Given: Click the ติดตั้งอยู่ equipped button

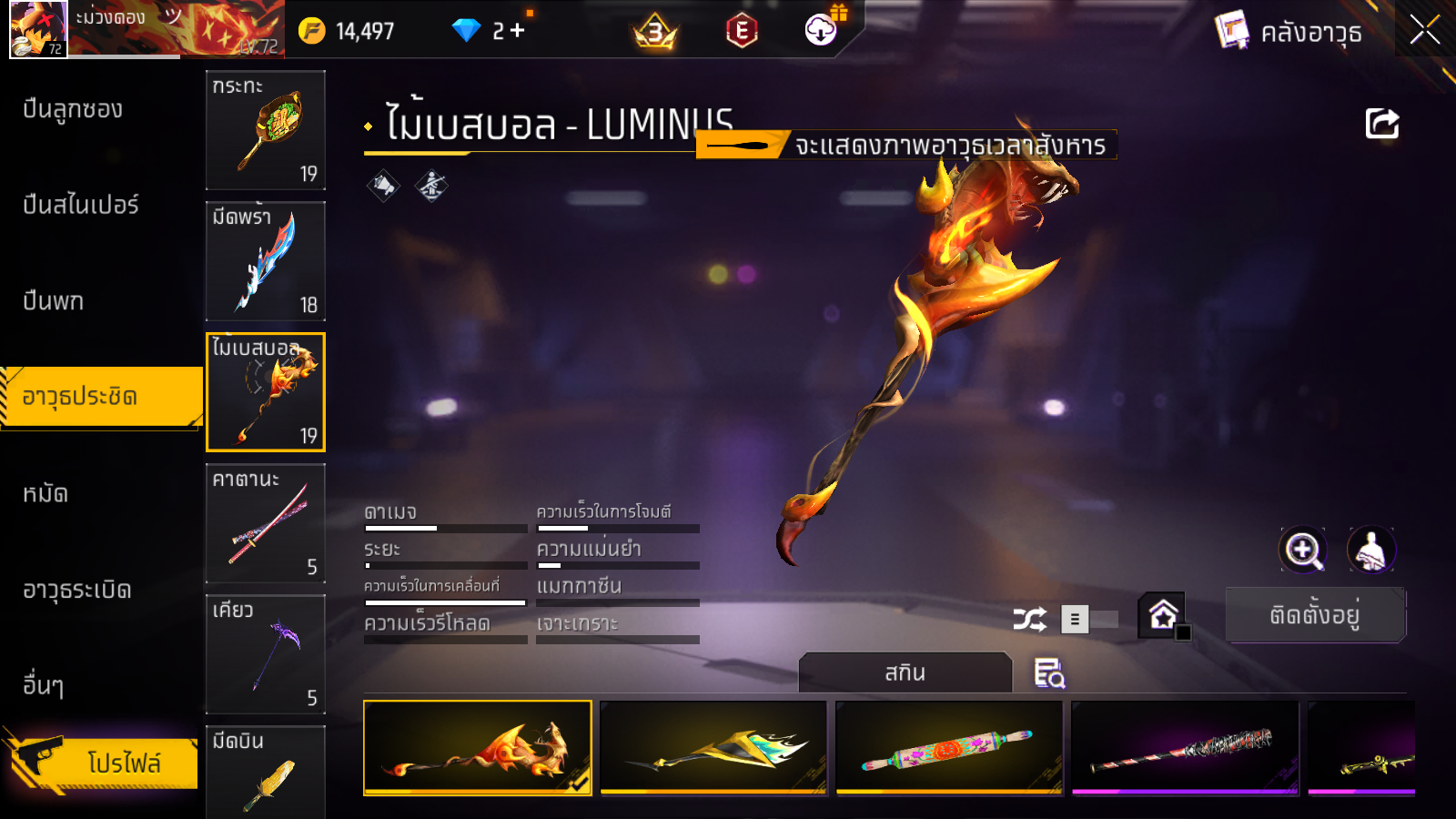Looking at the screenshot, I should point(1315,616).
